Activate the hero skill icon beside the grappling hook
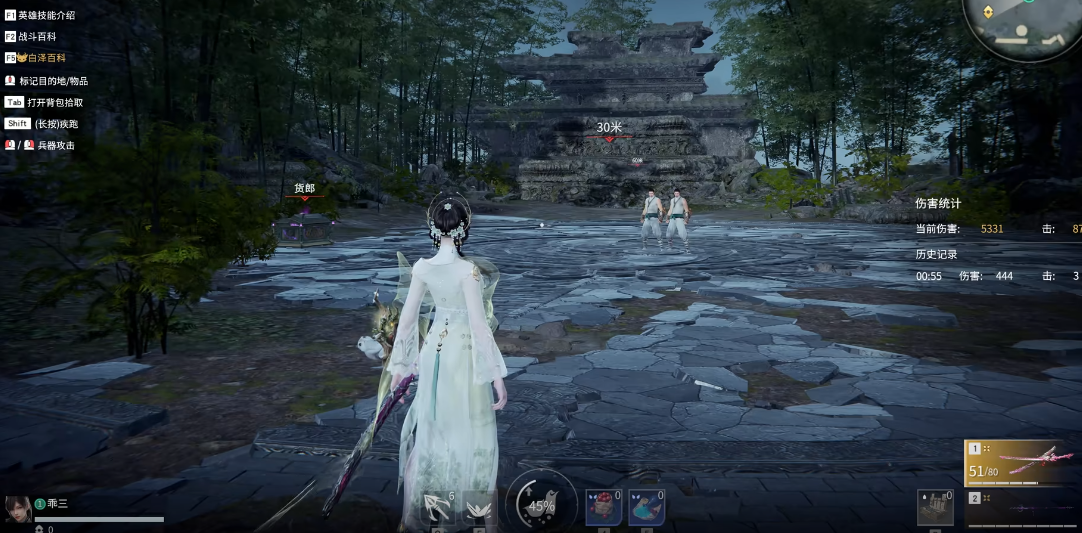 [481, 508]
